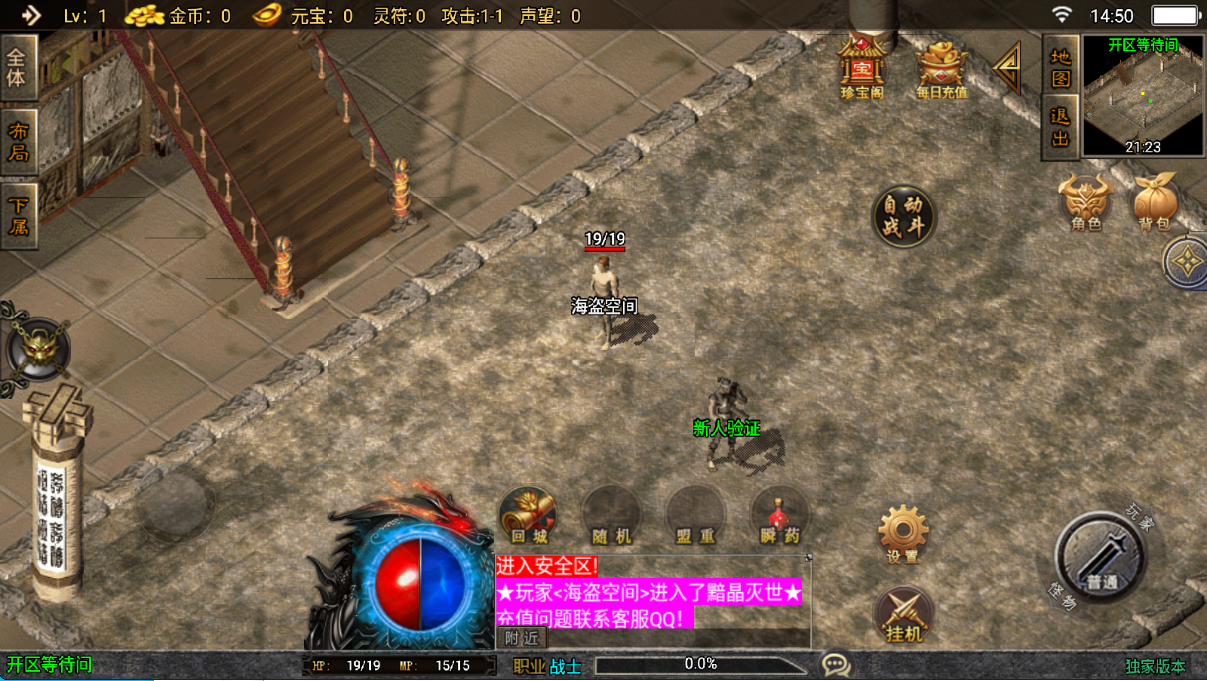Open the chat speech bubble
This screenshot has height=681, width=1207.
coord(836,664)
